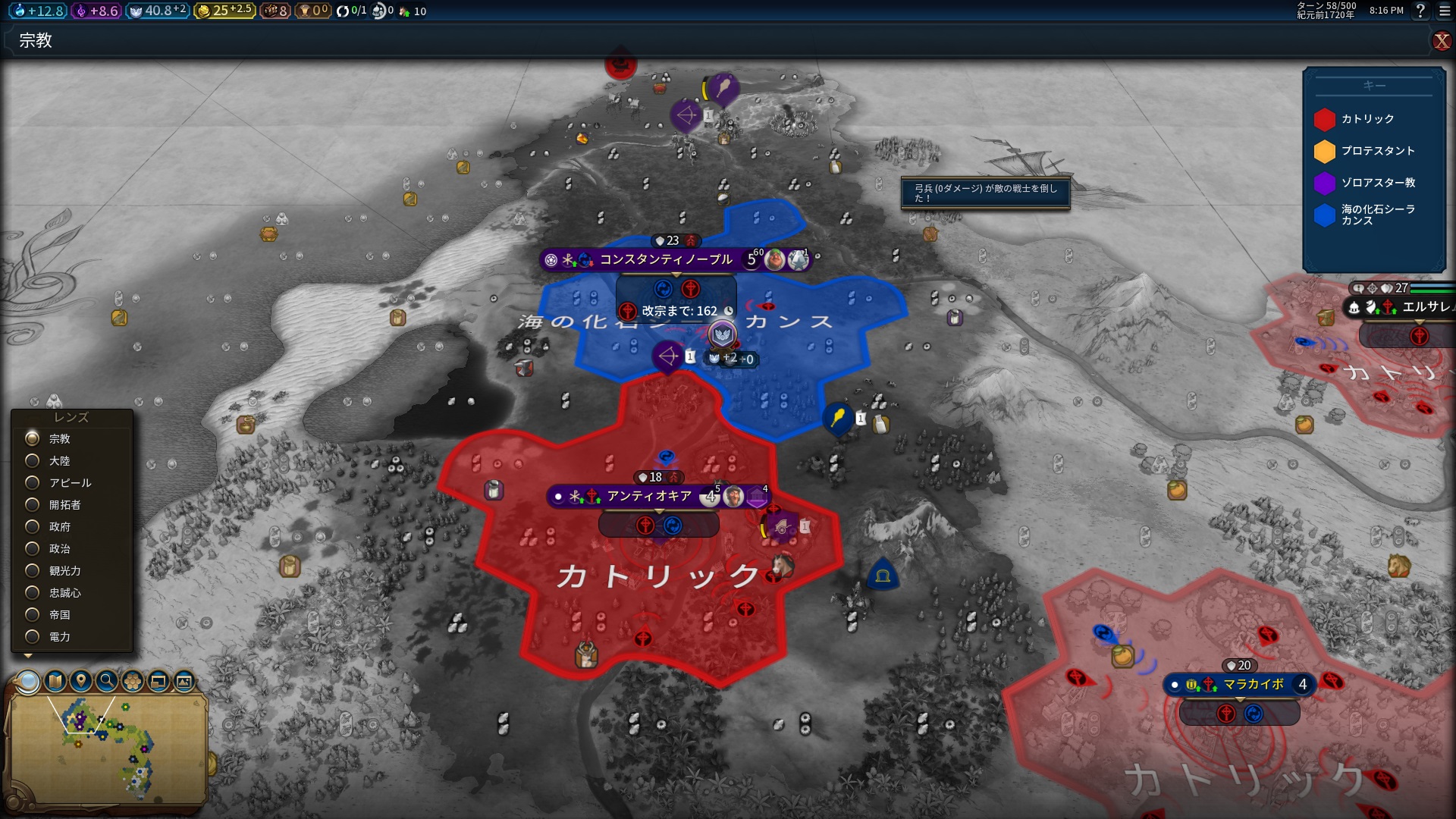Switch to the 電力 (power) lens

pos(33,637)
